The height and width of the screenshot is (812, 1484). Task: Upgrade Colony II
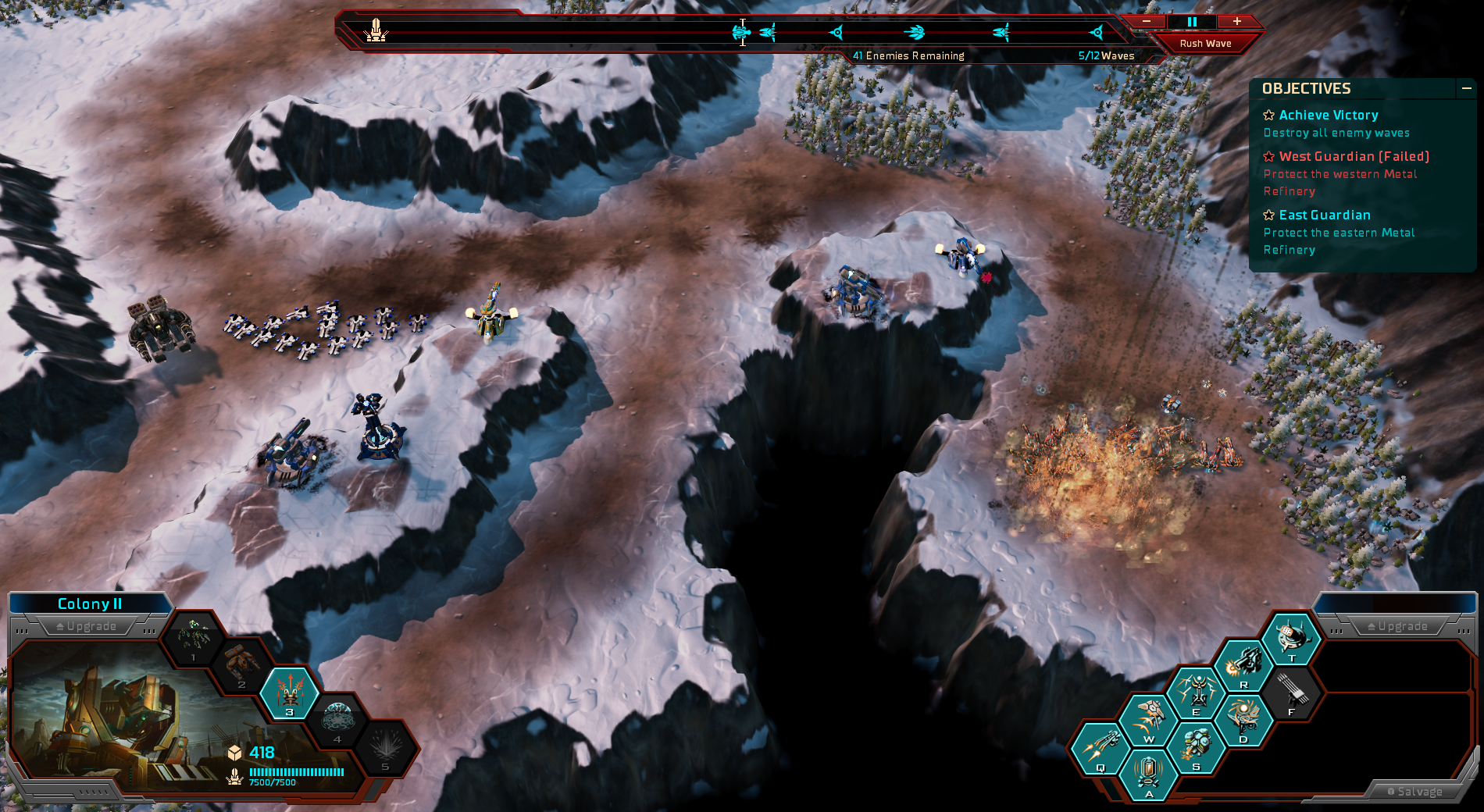coord(86,626)
